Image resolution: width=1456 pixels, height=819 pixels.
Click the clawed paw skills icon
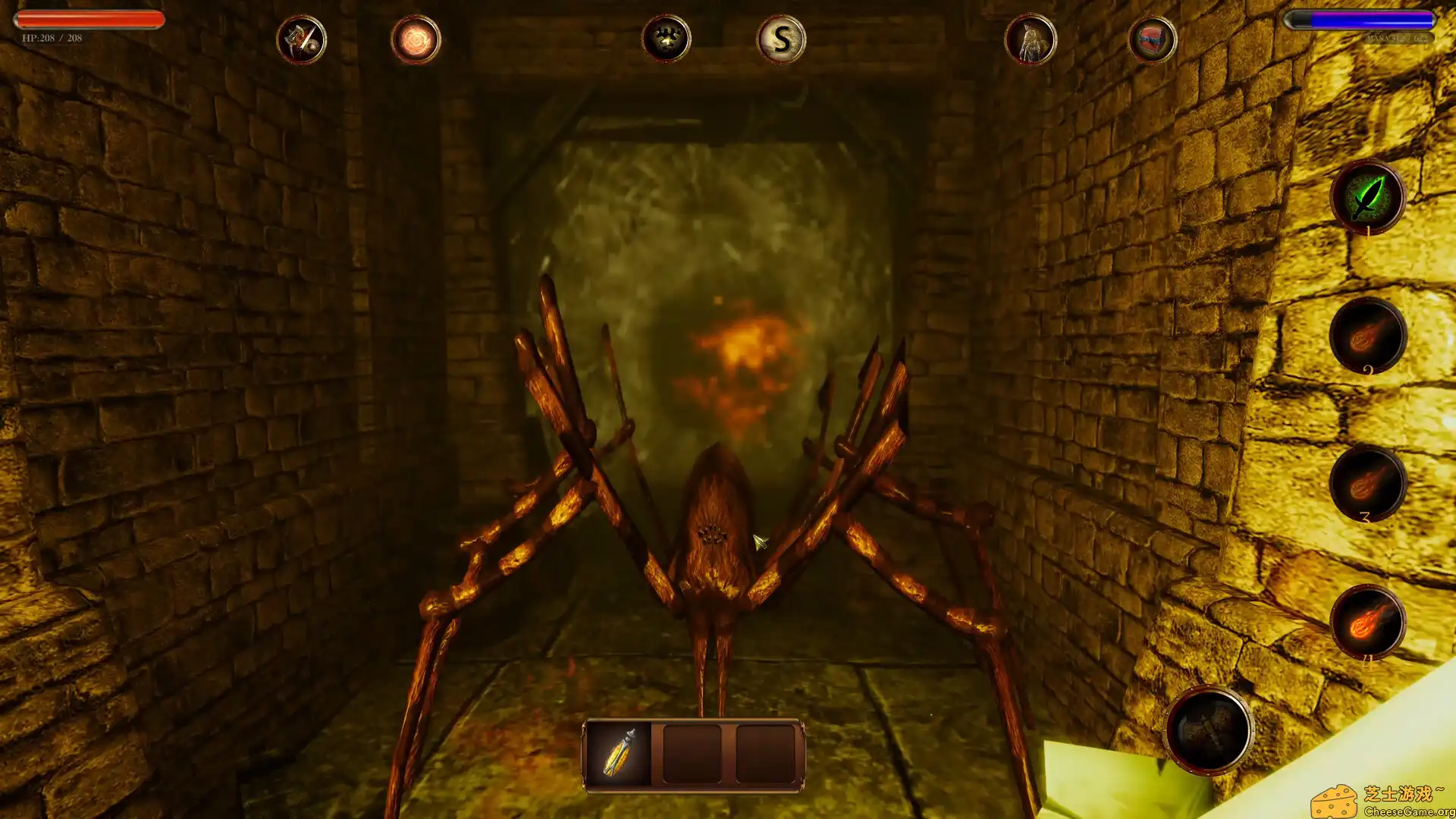[x=666, y=40]
